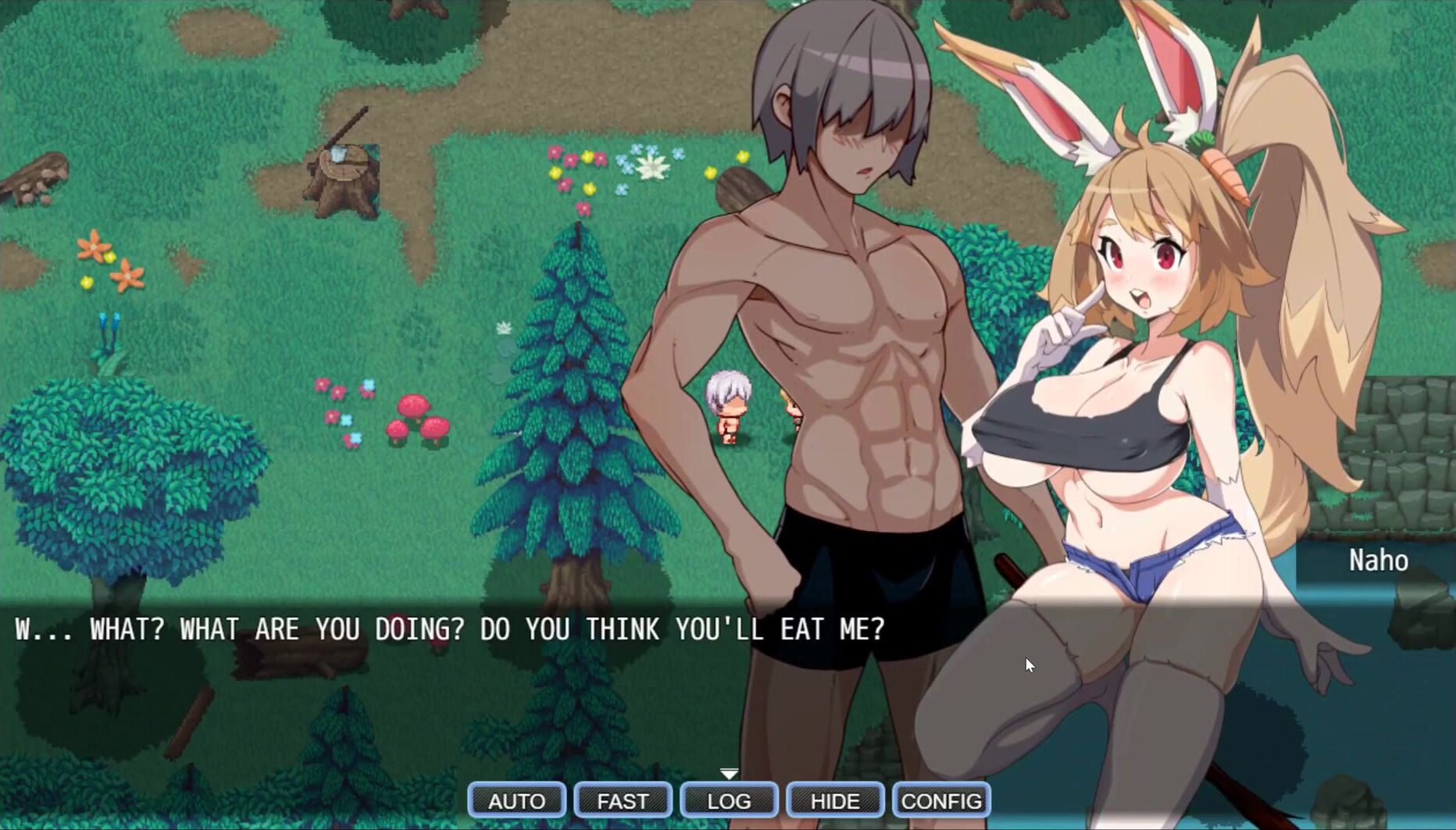Enable AUTO dialogue advance
Viewport: 1456px width, 830px height.
pyautogui.click(x=516, y=800)
